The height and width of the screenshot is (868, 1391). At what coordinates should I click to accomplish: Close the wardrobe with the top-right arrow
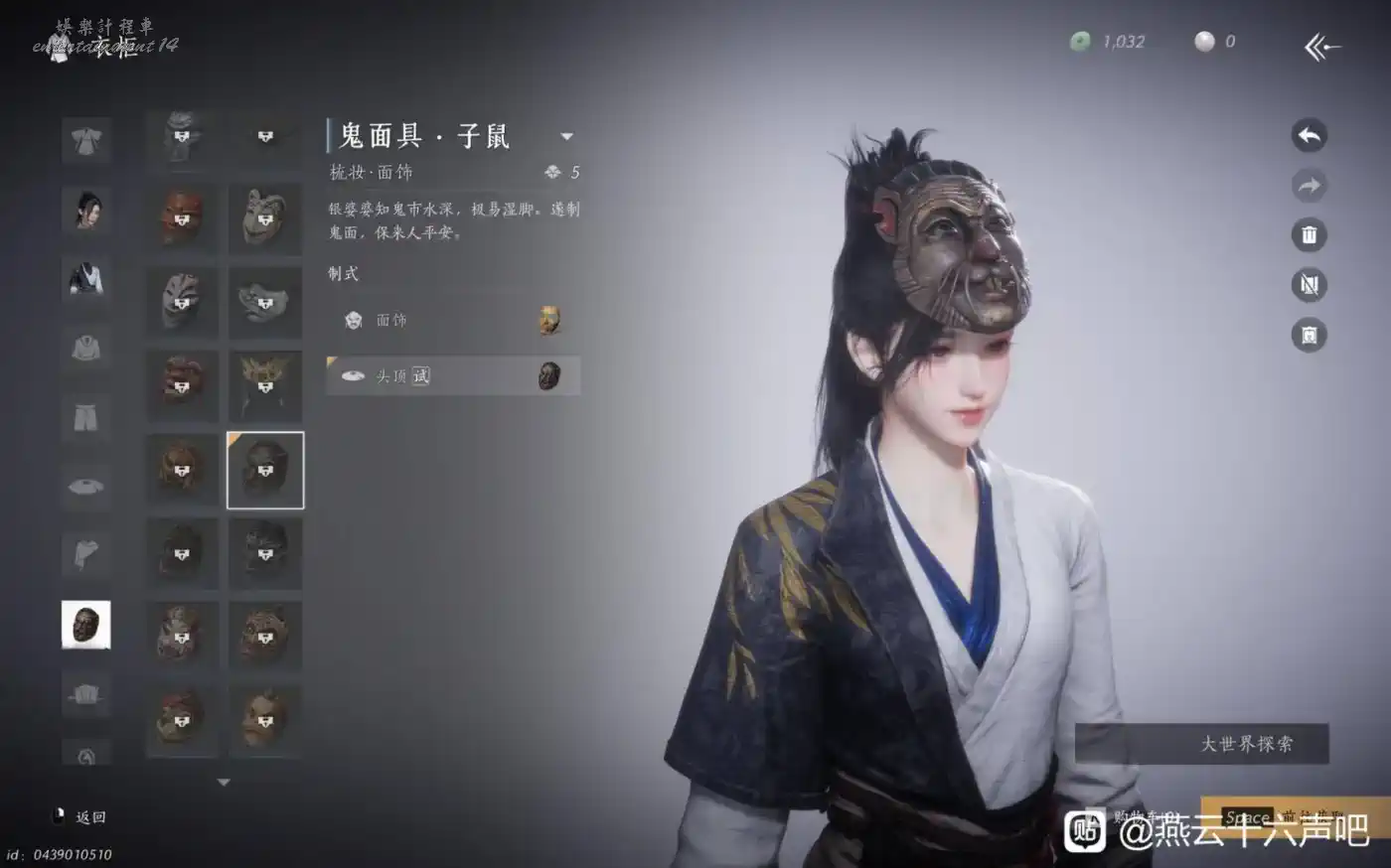[1321, 46]
